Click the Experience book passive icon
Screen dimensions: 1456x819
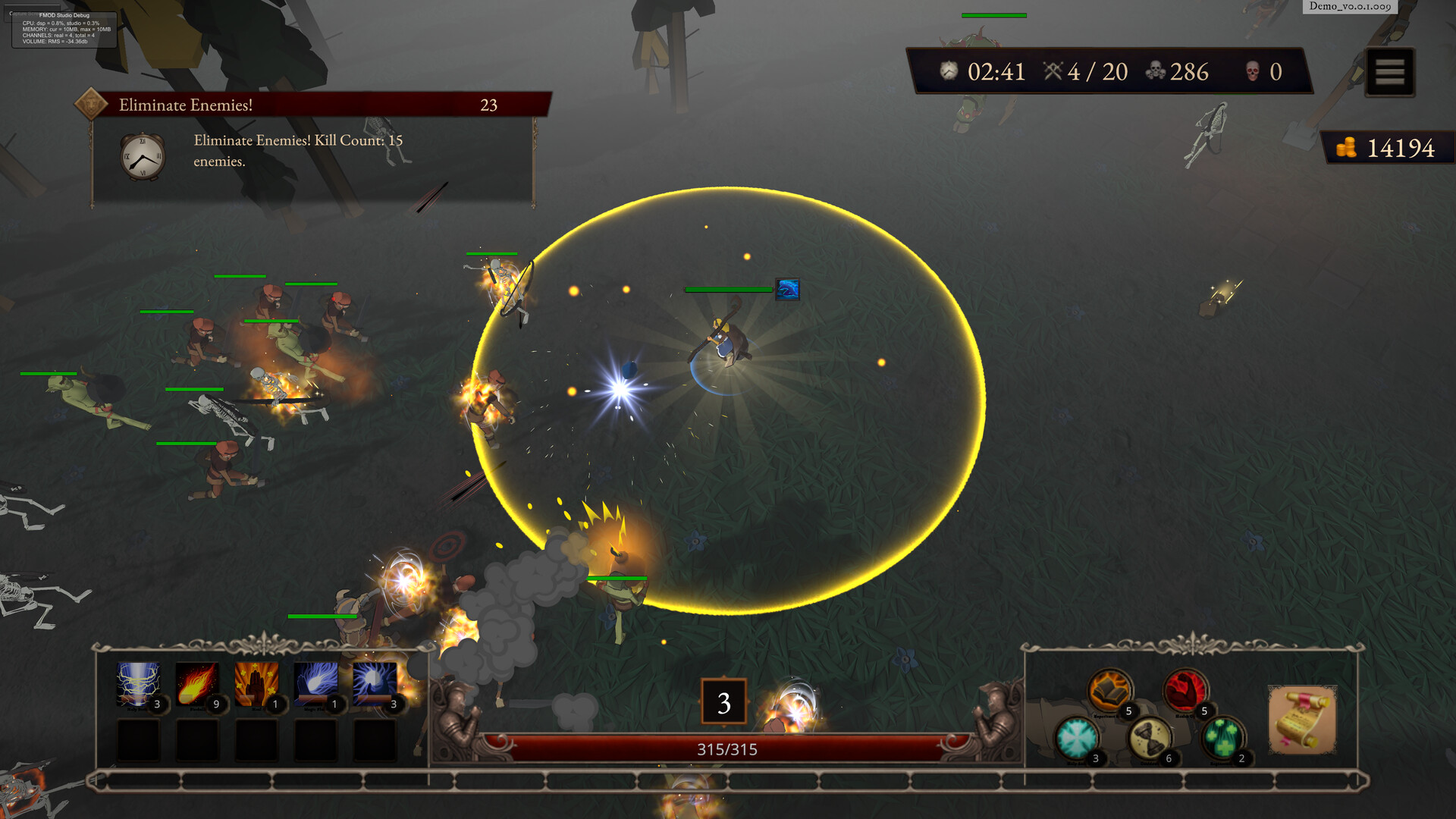click(1109, 690)
